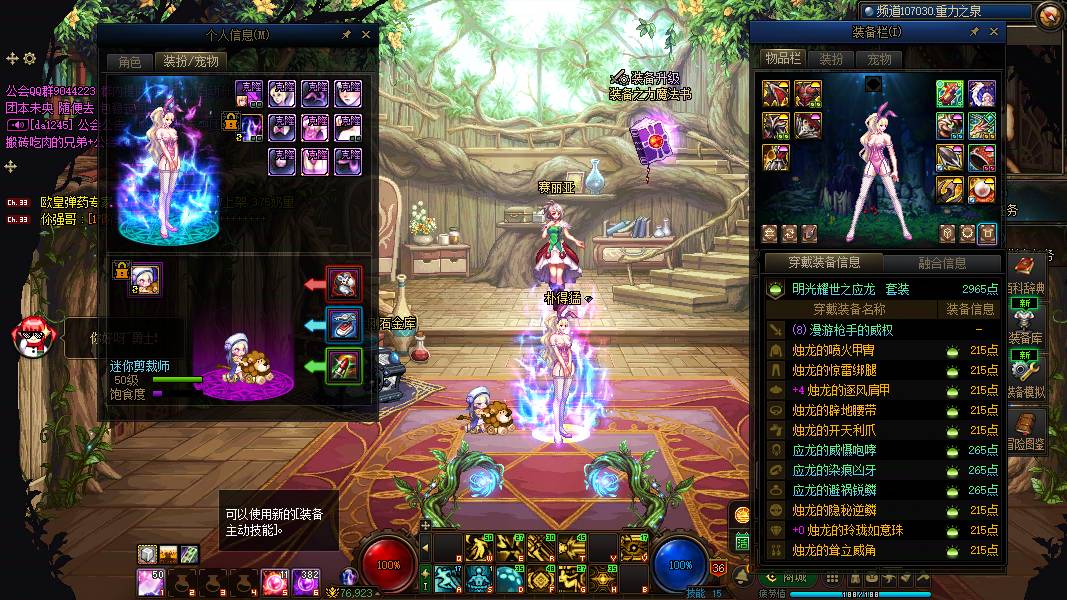1067x600 pixels.
Task: Click the mini tailor pet portrait slot
Action: point(145,280)
